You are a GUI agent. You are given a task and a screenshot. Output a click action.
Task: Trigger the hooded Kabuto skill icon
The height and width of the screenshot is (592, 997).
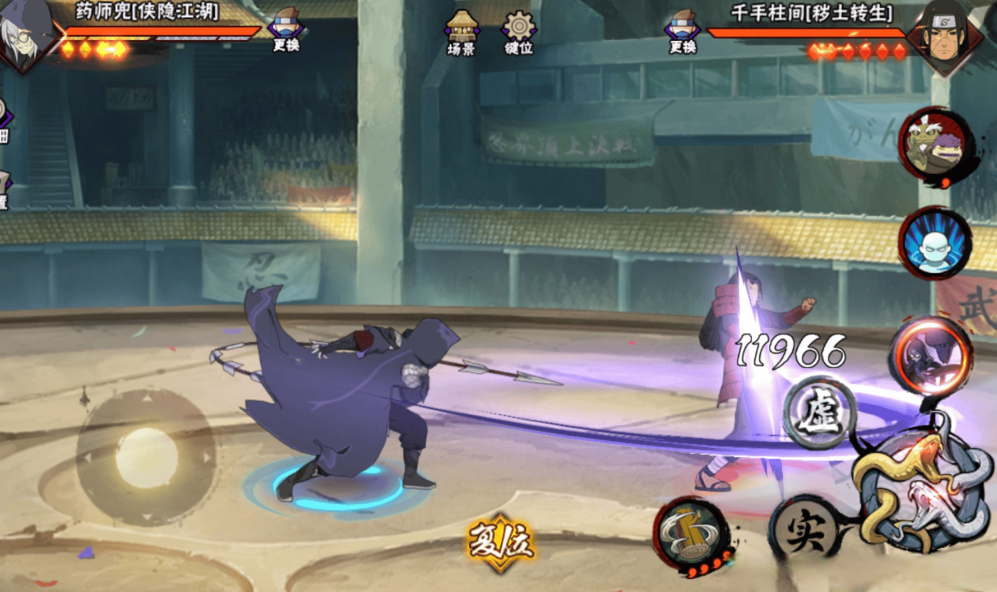931,355
